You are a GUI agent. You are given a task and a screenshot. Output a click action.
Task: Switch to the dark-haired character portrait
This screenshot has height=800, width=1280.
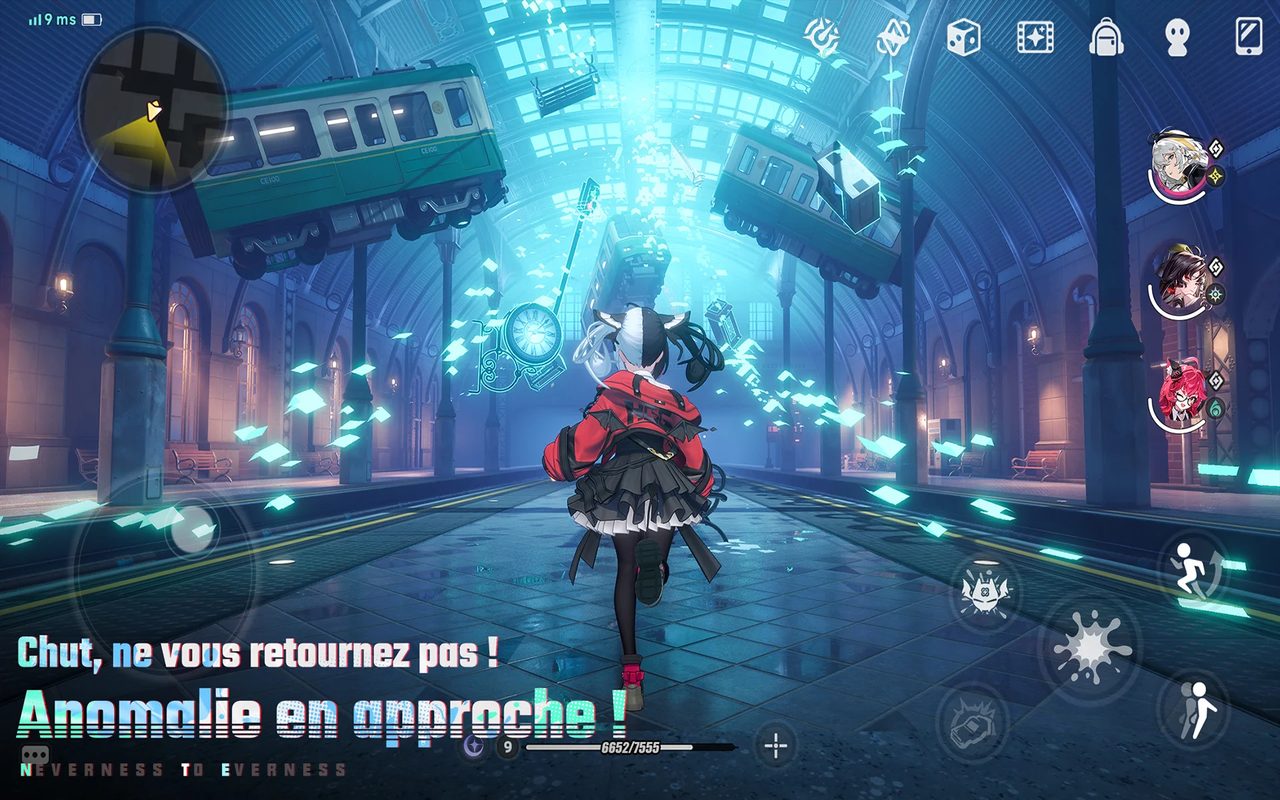(x=1178, y=280)
